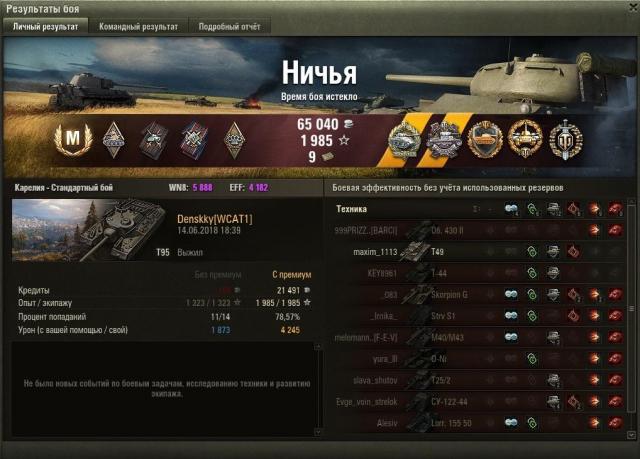Click the Результаты боя window title bar
This screenshot has height=459, width=640.
click(300, 8)
